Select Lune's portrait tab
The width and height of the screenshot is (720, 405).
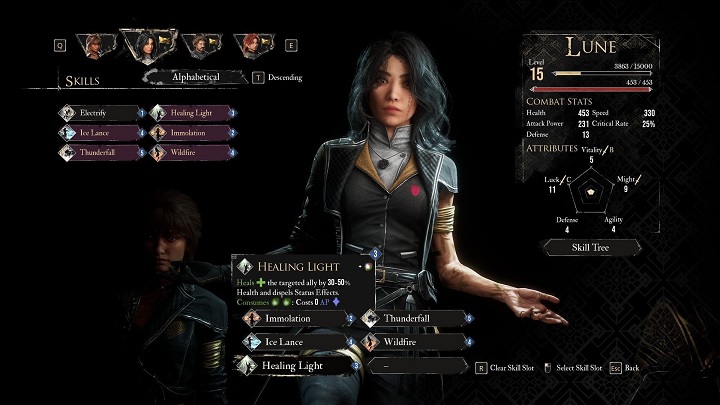click(x=147, y=44)
